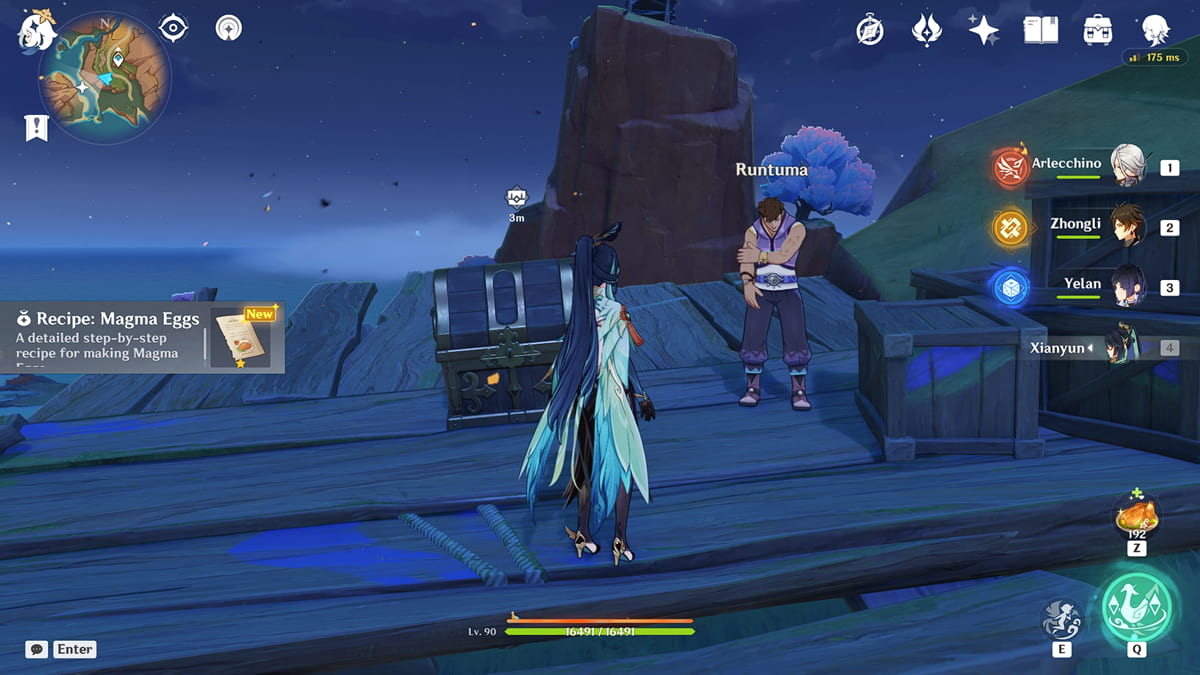Switch to party member Arlecchino
The image size is (1200, 675).
1128,167
